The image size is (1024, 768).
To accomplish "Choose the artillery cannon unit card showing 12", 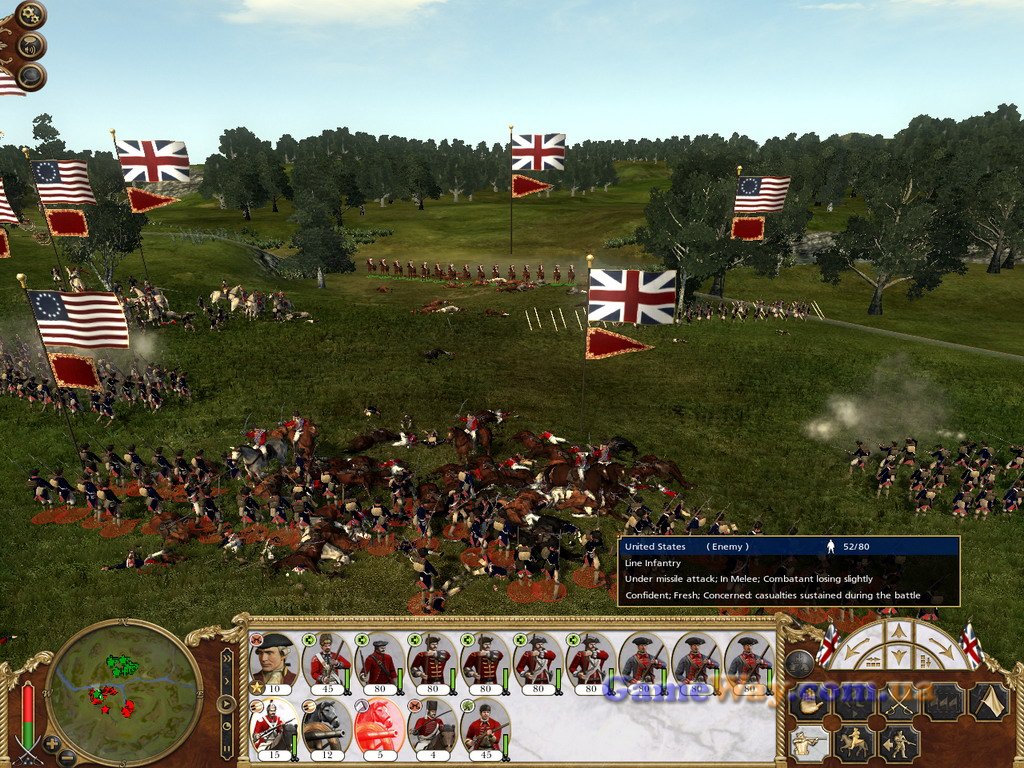I will coord(326,725).
